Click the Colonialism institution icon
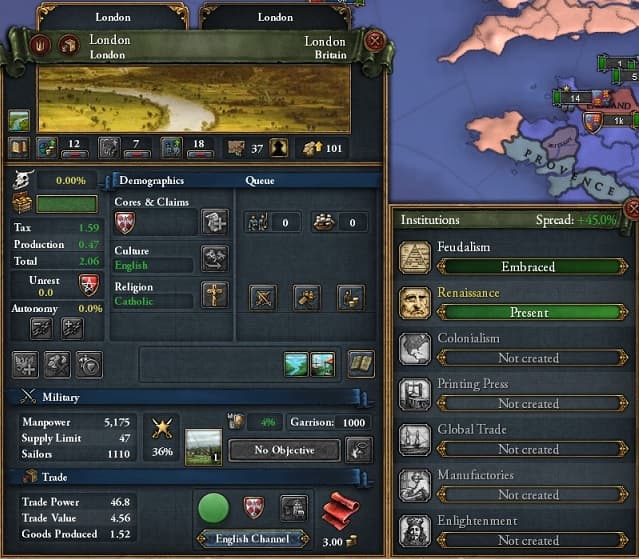The height and width of the screenshot is (559, 639). point(415,349)
